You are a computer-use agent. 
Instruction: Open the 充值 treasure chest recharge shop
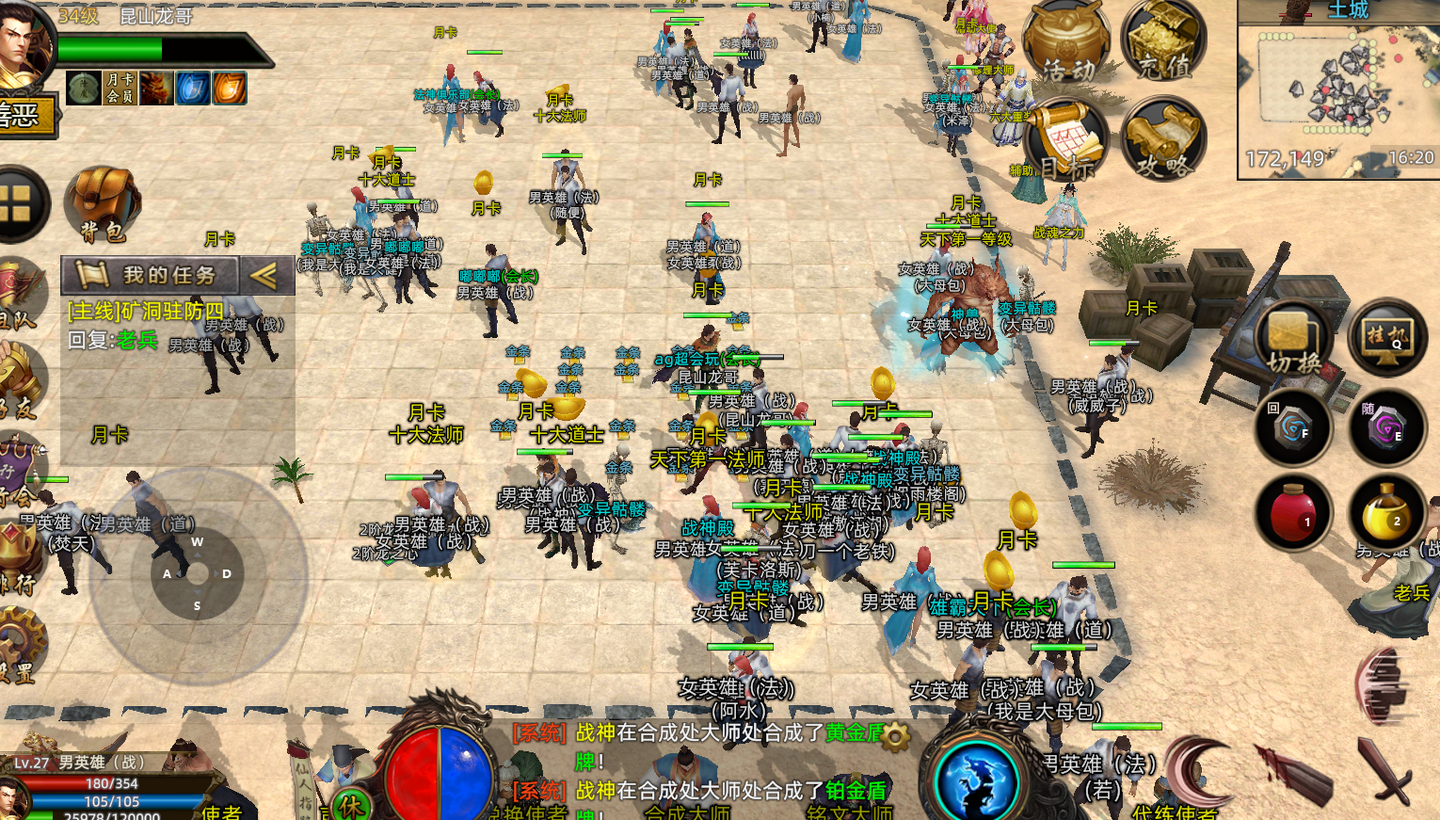tap(1164, 41)
